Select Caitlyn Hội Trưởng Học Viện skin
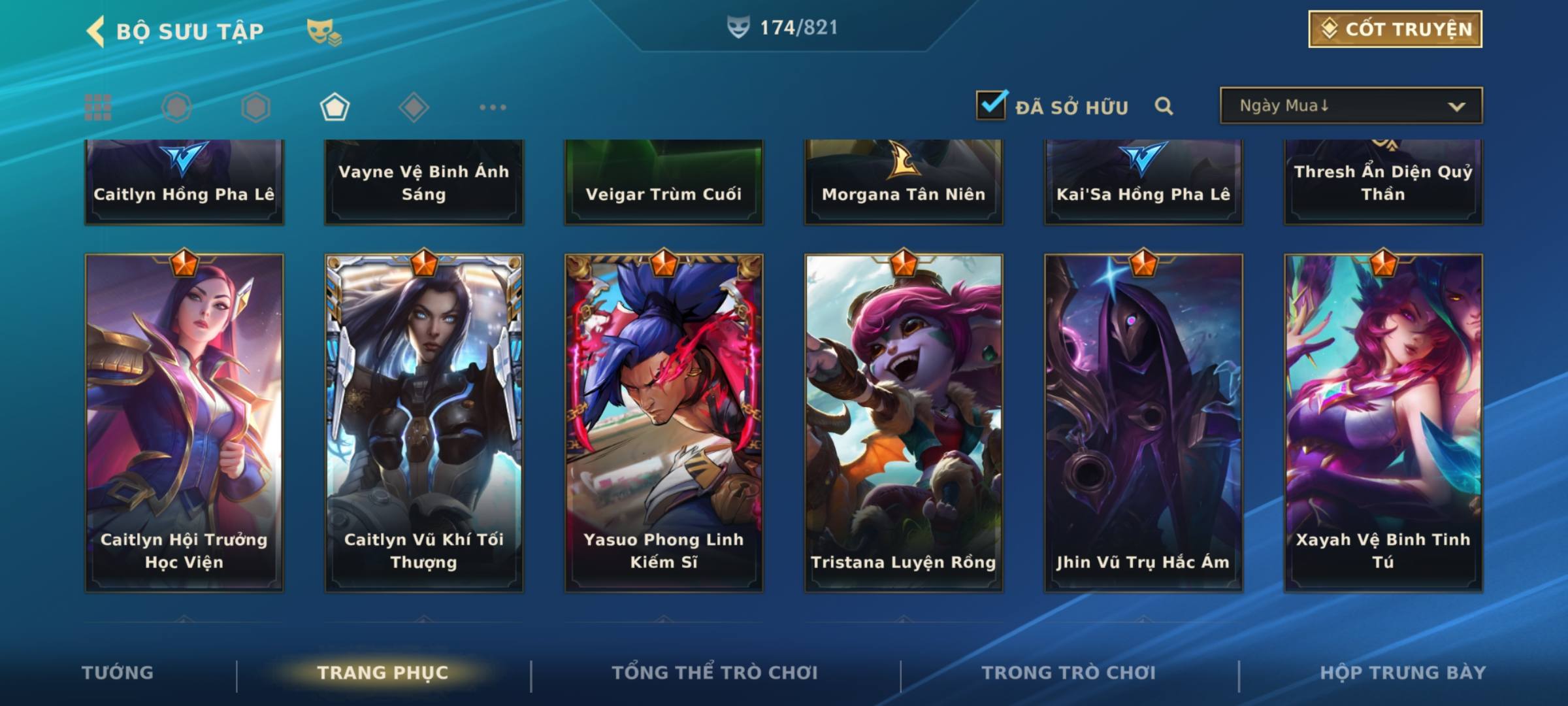 coord(184,422)
